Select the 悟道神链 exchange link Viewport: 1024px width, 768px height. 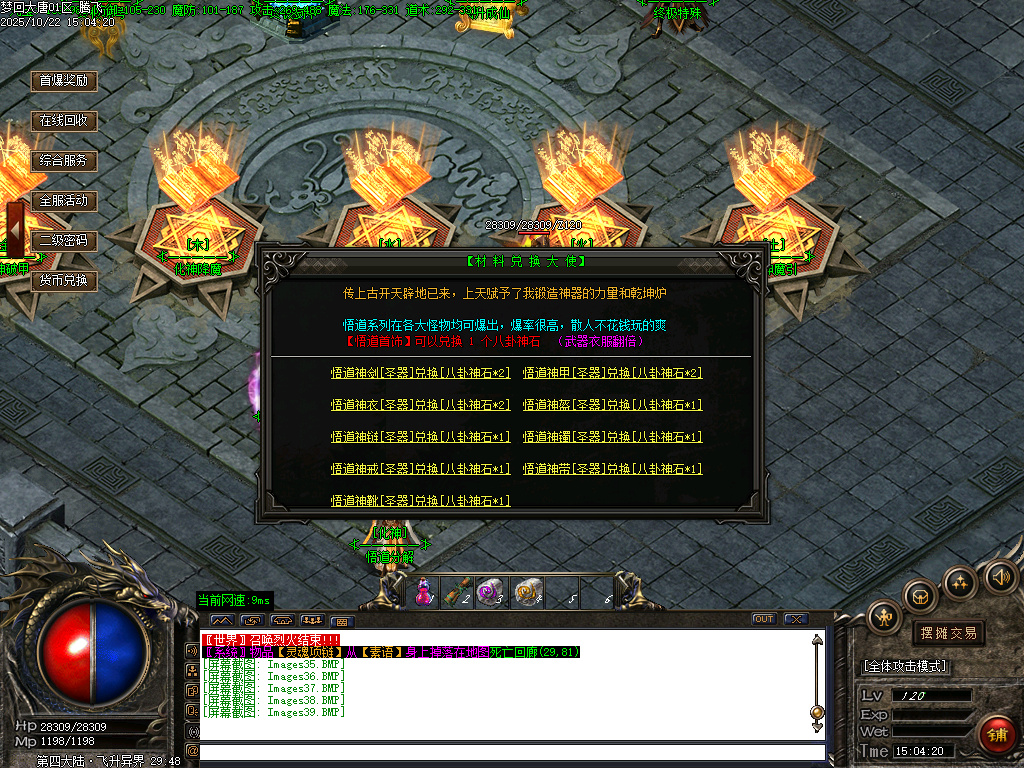click(420, 437)
